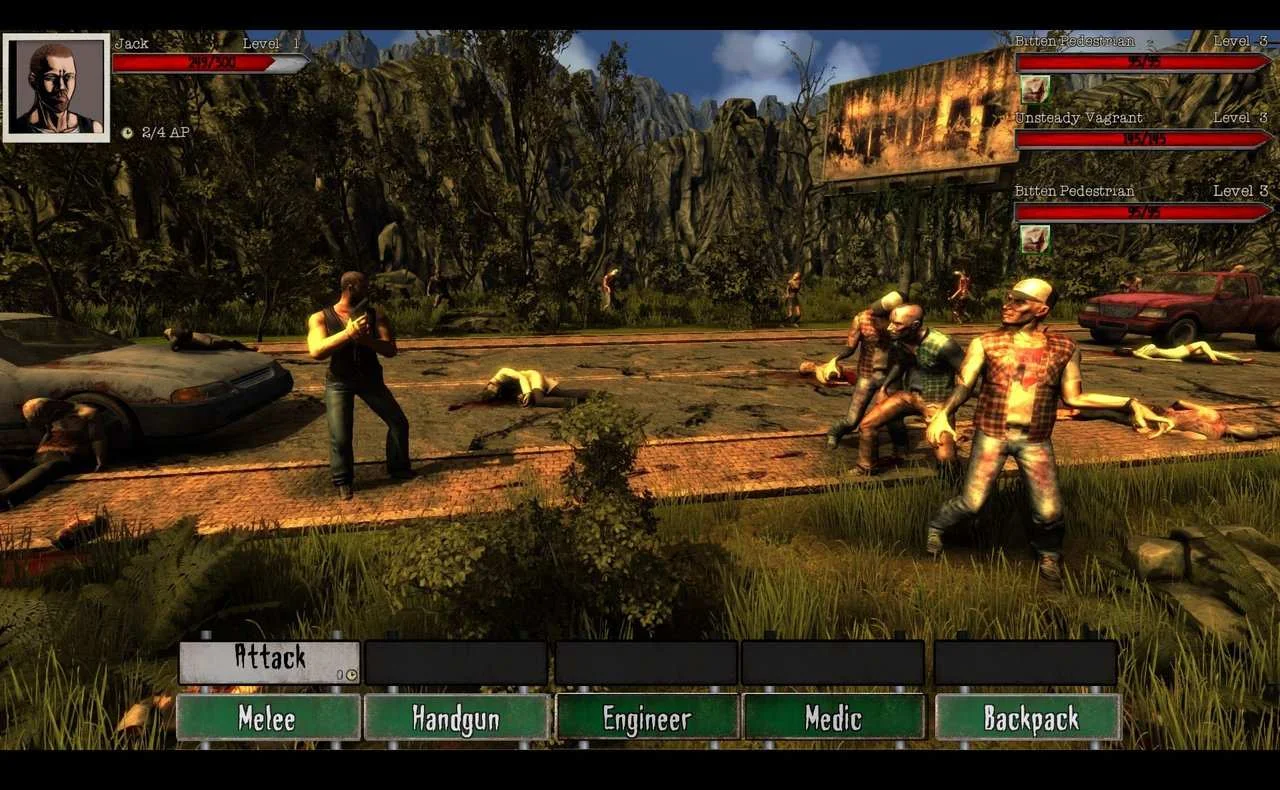Switch to the Handgun category
This screenshot has height=790, width=1280.
point(456,717)
